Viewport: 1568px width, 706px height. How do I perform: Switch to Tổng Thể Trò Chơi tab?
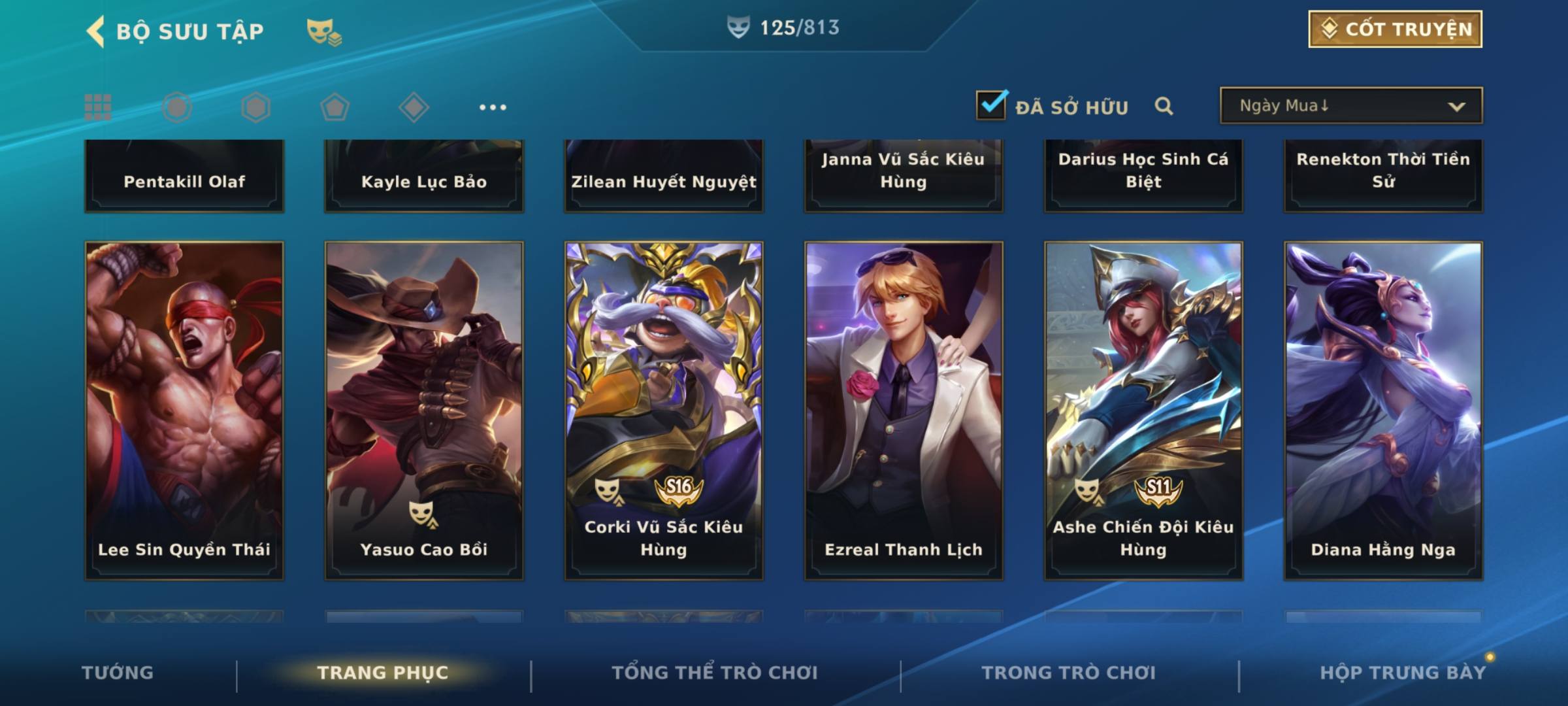click(715, 673)
